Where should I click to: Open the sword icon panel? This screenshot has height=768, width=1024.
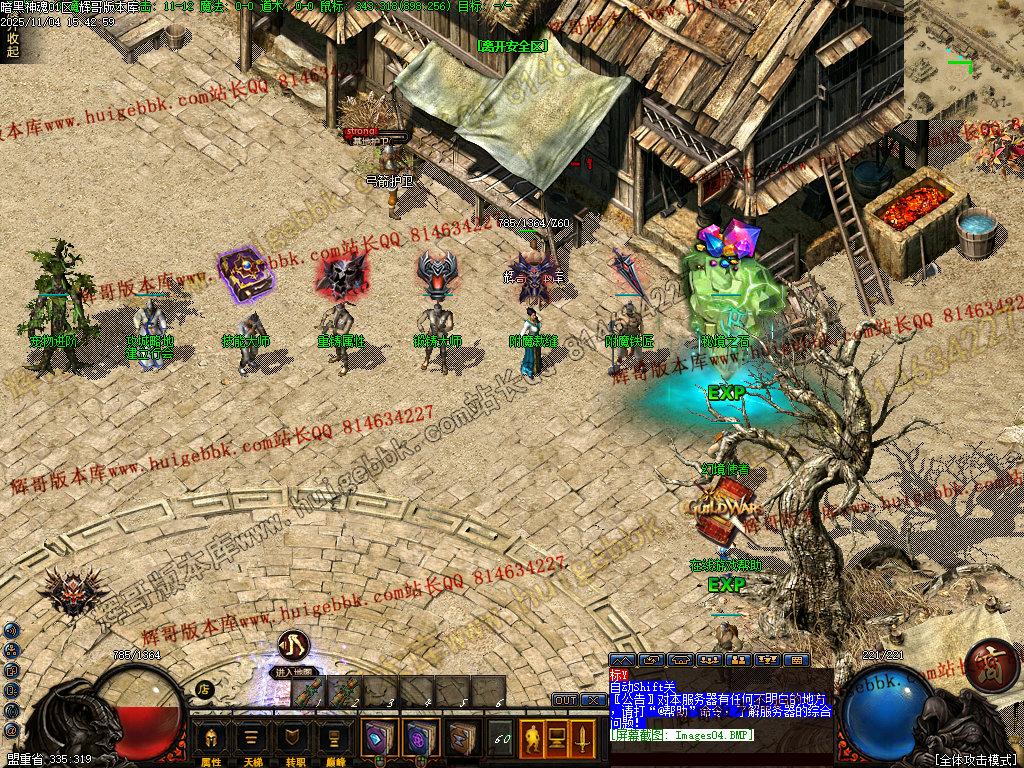click(582, 739)
